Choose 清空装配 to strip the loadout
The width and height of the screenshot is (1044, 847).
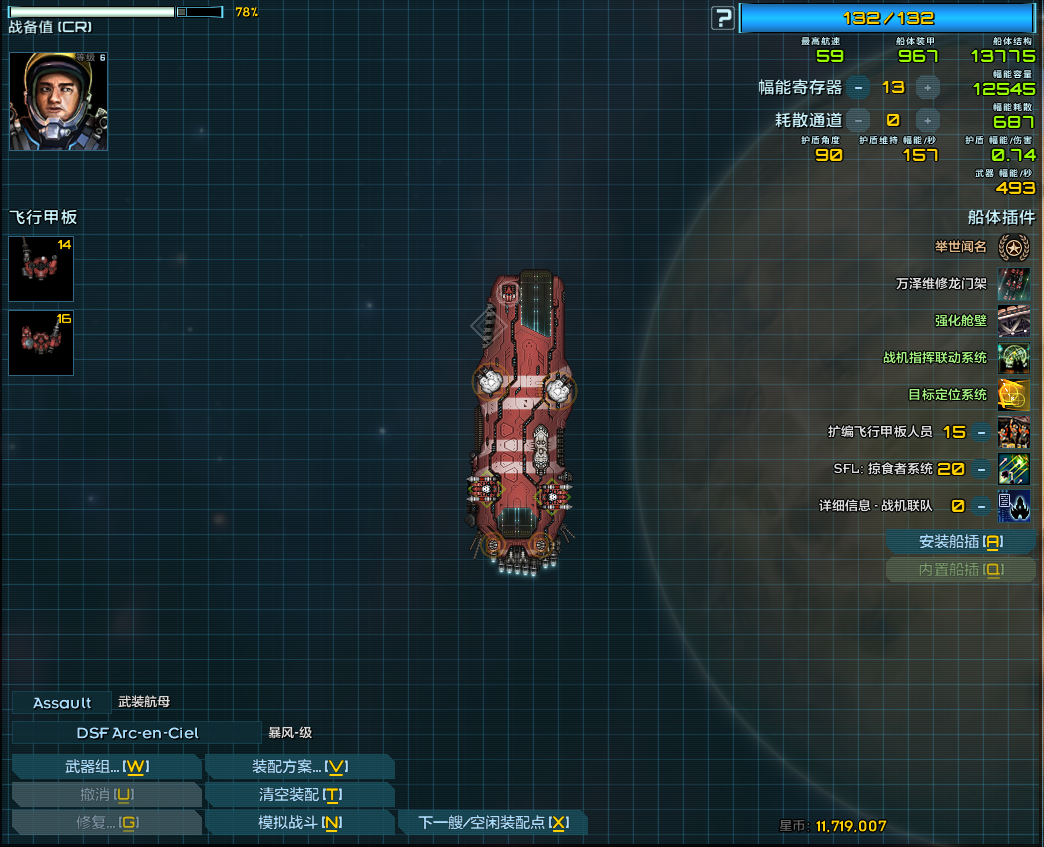coord(299,795)
